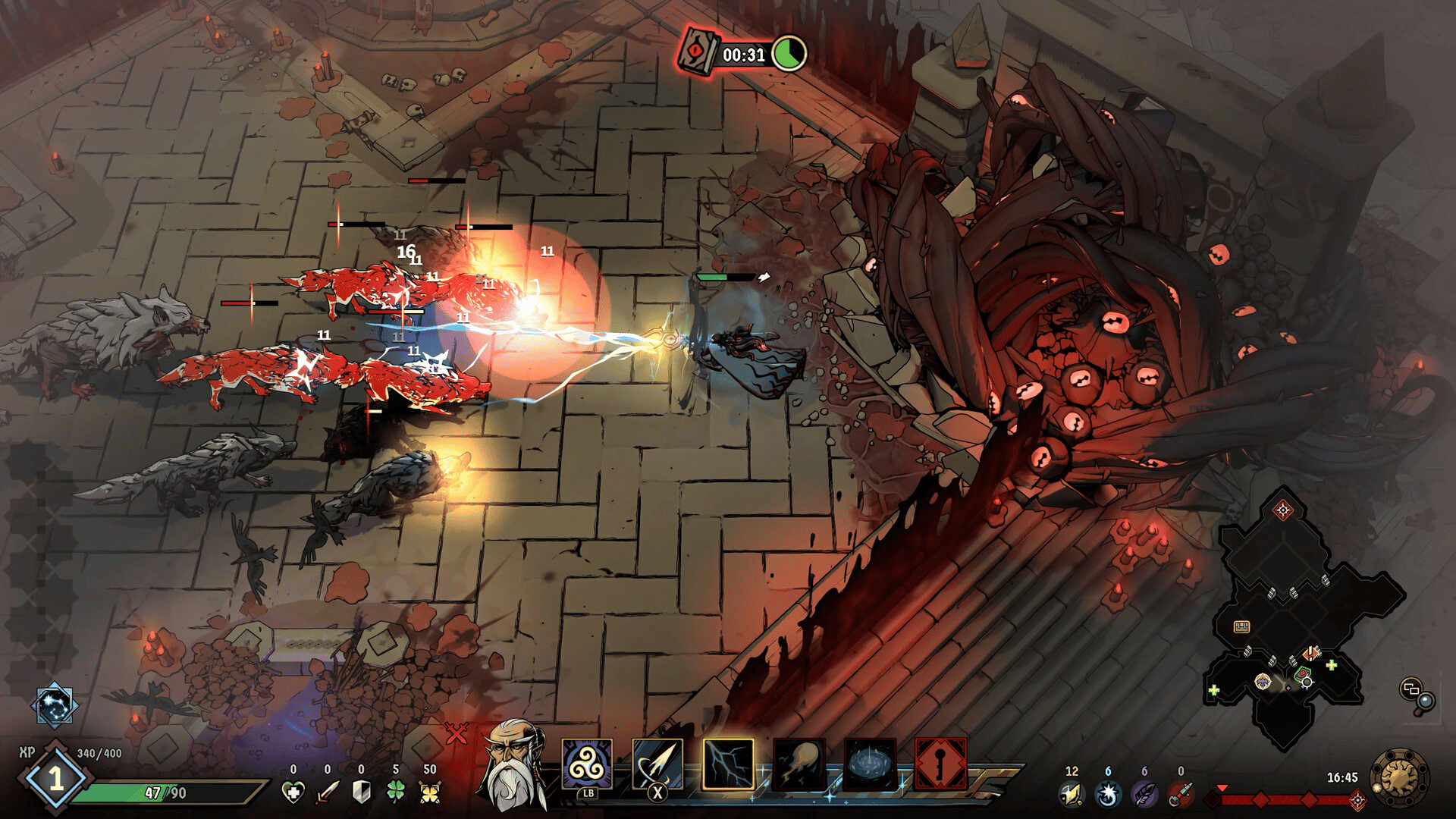Click the gold crystal currency icon
The image size is (1456, 819).
coord(1071,794)
